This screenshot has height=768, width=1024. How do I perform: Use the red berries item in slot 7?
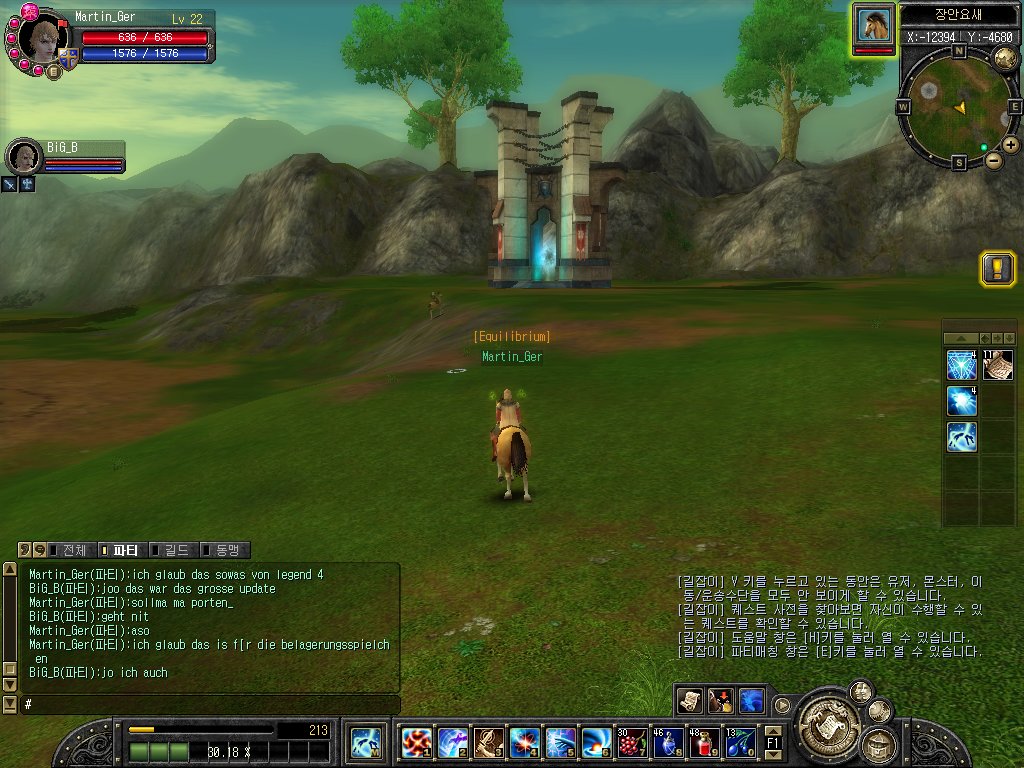(x=632, y=742)
